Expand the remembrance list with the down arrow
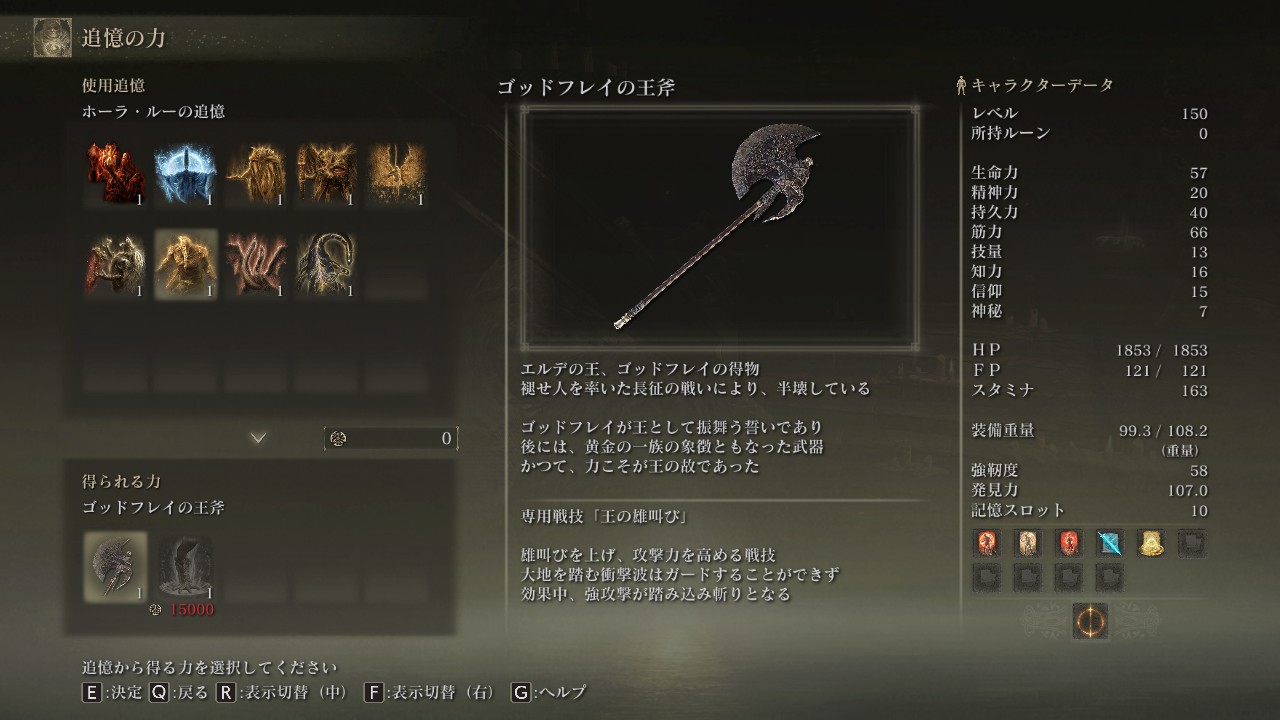Viewport: 1280px width, 720px height. 258,438
